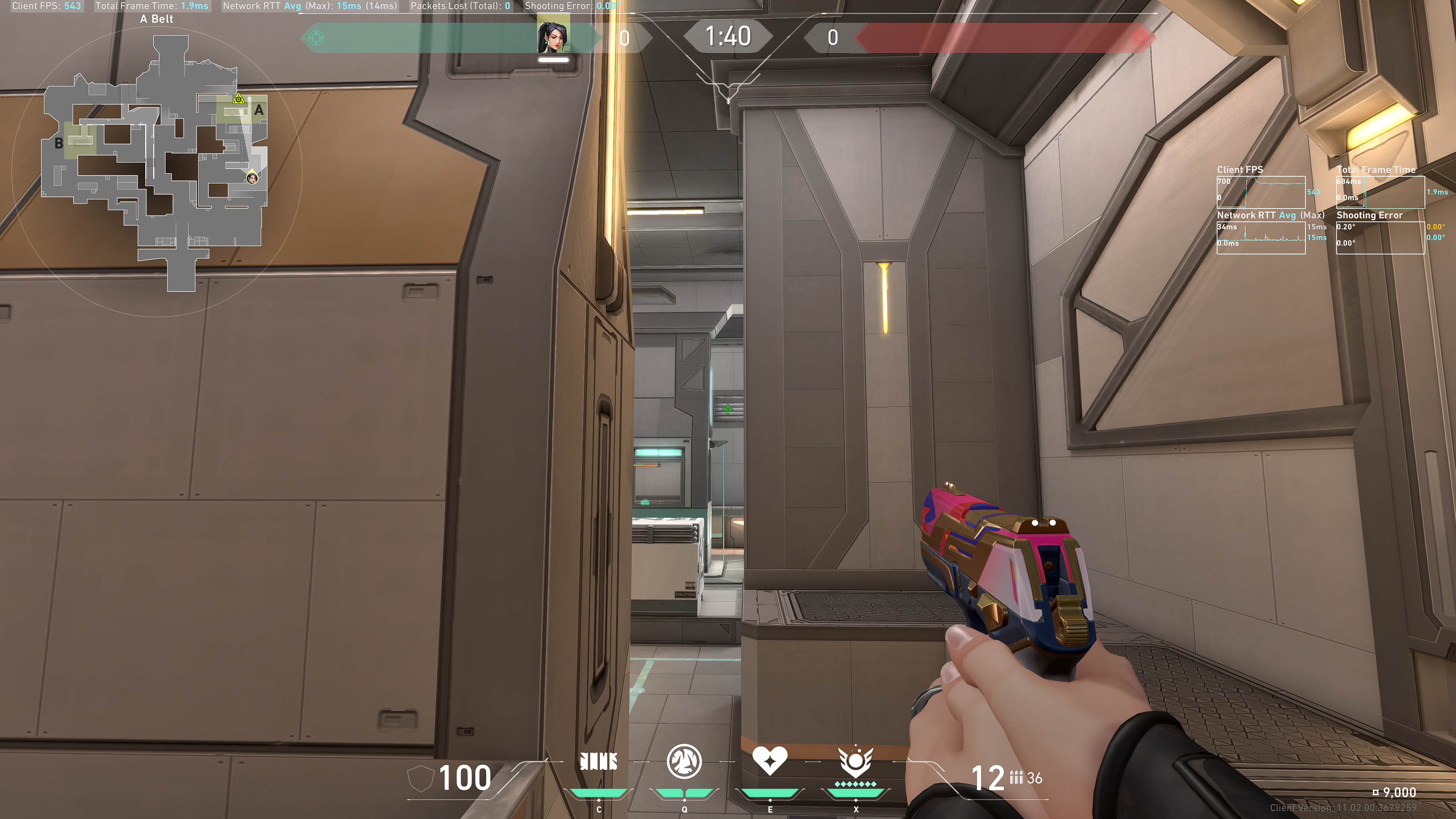Click the player agent marker on the minimap
The image size is (1456, 819).
252,179
